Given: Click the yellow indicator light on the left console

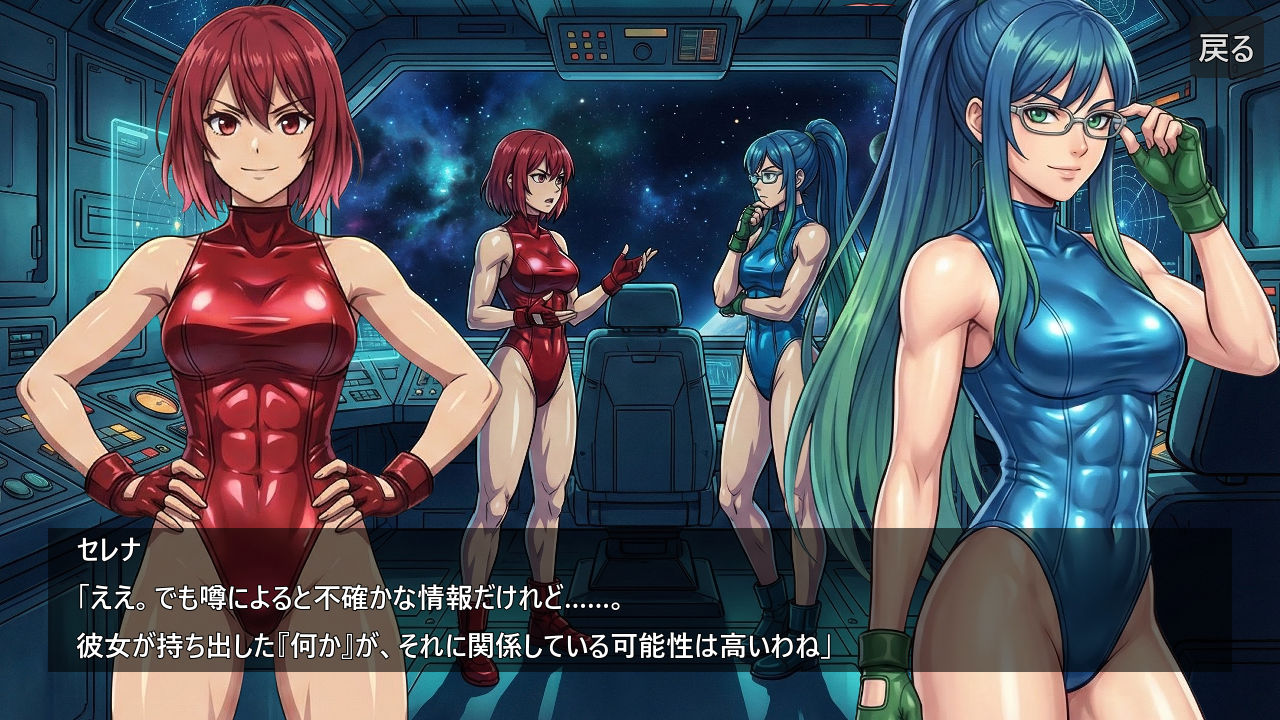Looking at the screenshot, I should 25,417.
